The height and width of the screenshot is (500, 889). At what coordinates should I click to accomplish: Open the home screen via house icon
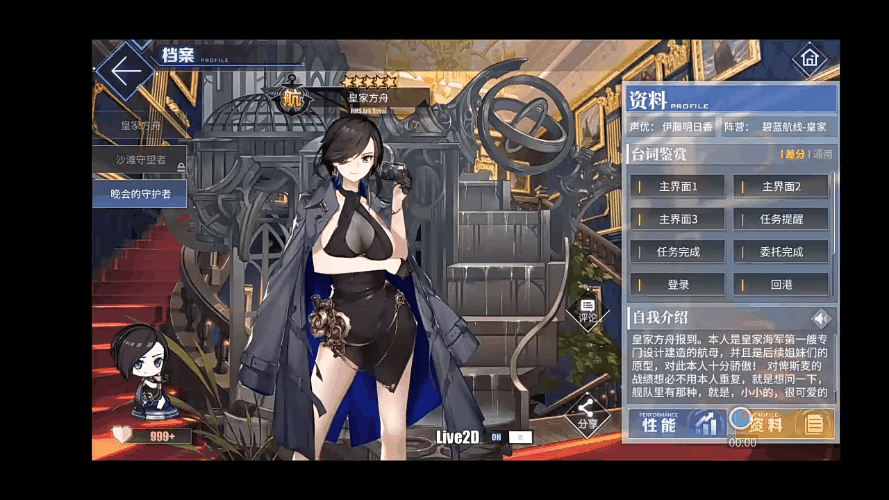[809, 59]
